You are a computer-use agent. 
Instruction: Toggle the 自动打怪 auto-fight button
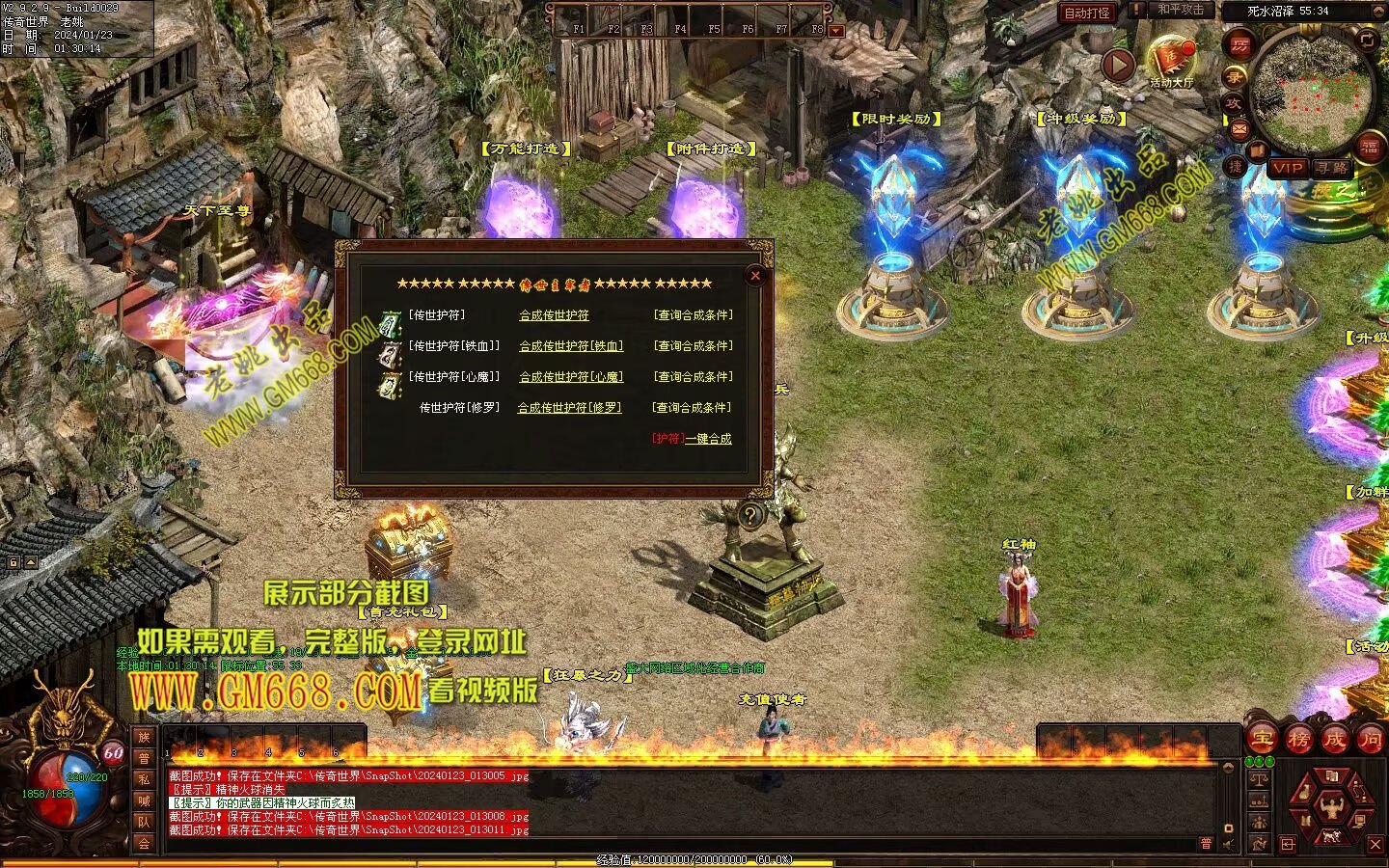click(x=1087, y=14)
